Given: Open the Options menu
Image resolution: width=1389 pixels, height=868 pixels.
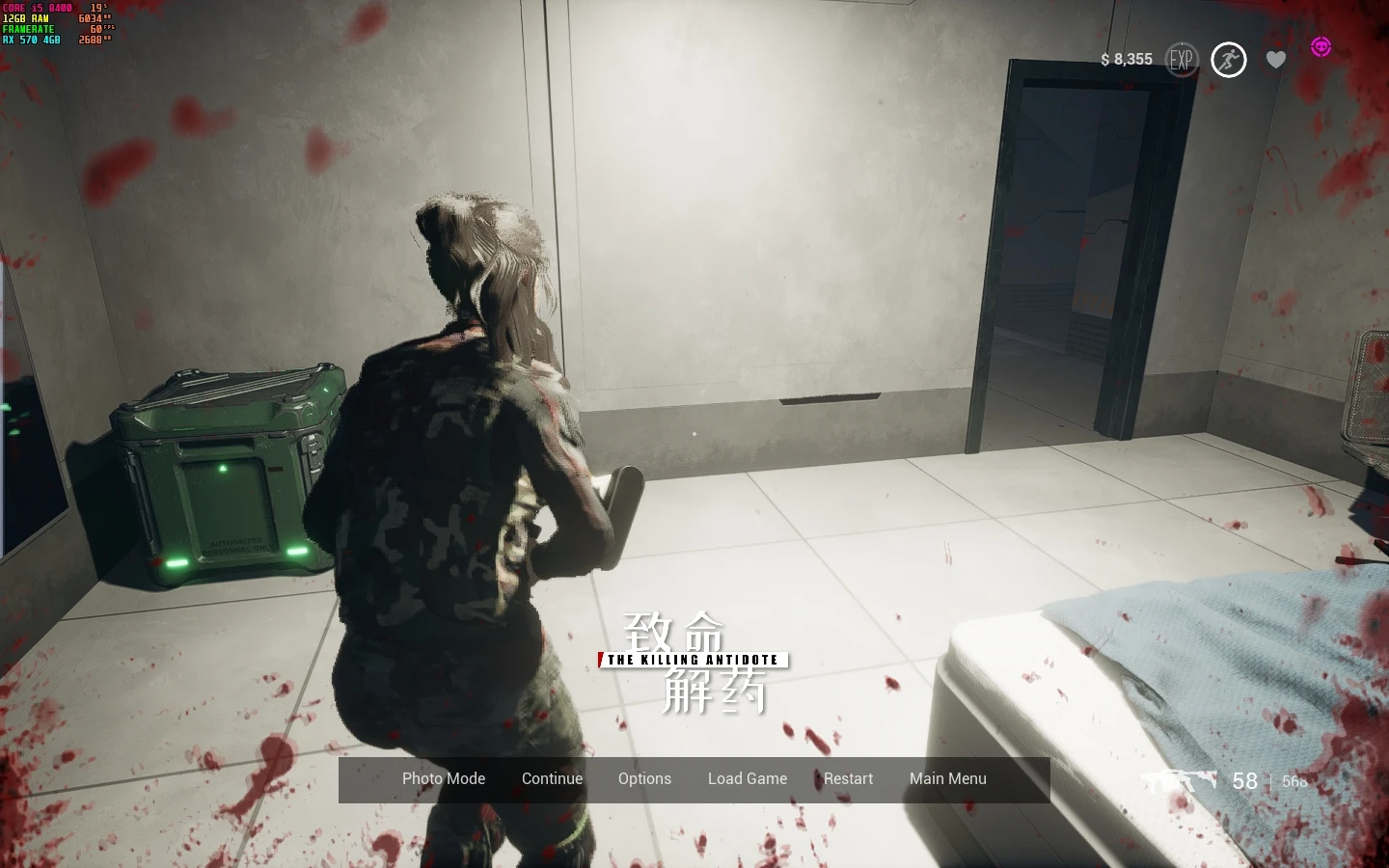Looking at the screenshot, I should [x=644, y=779].
